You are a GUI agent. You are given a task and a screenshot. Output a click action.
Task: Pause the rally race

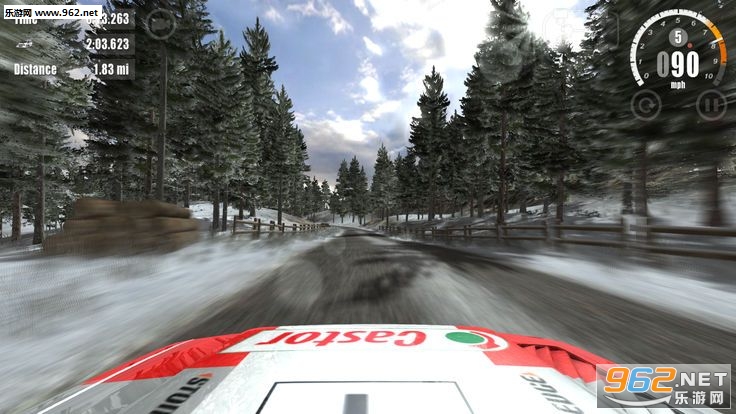coord(710,103)
